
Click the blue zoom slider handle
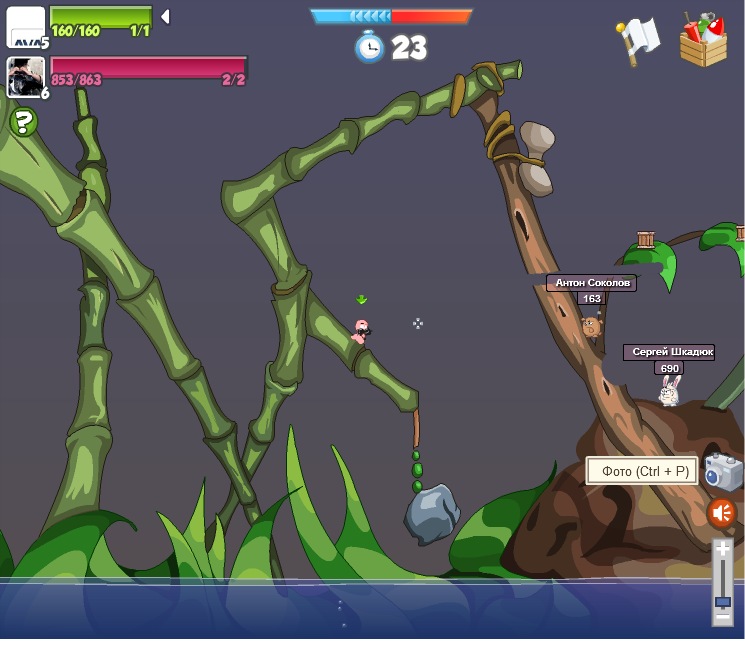click(722, 602)
